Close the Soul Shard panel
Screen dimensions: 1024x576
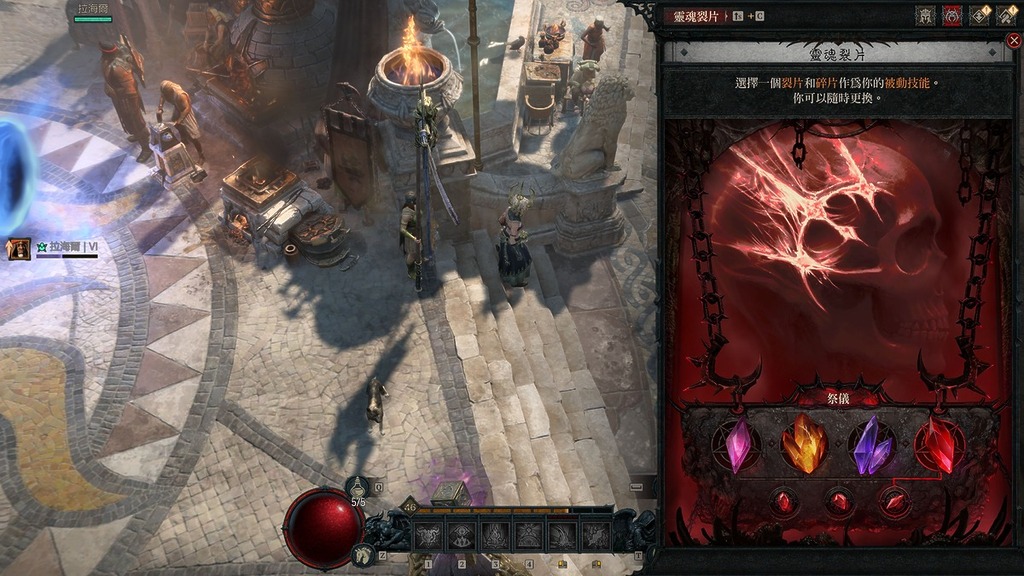(x=1013, y=41)
